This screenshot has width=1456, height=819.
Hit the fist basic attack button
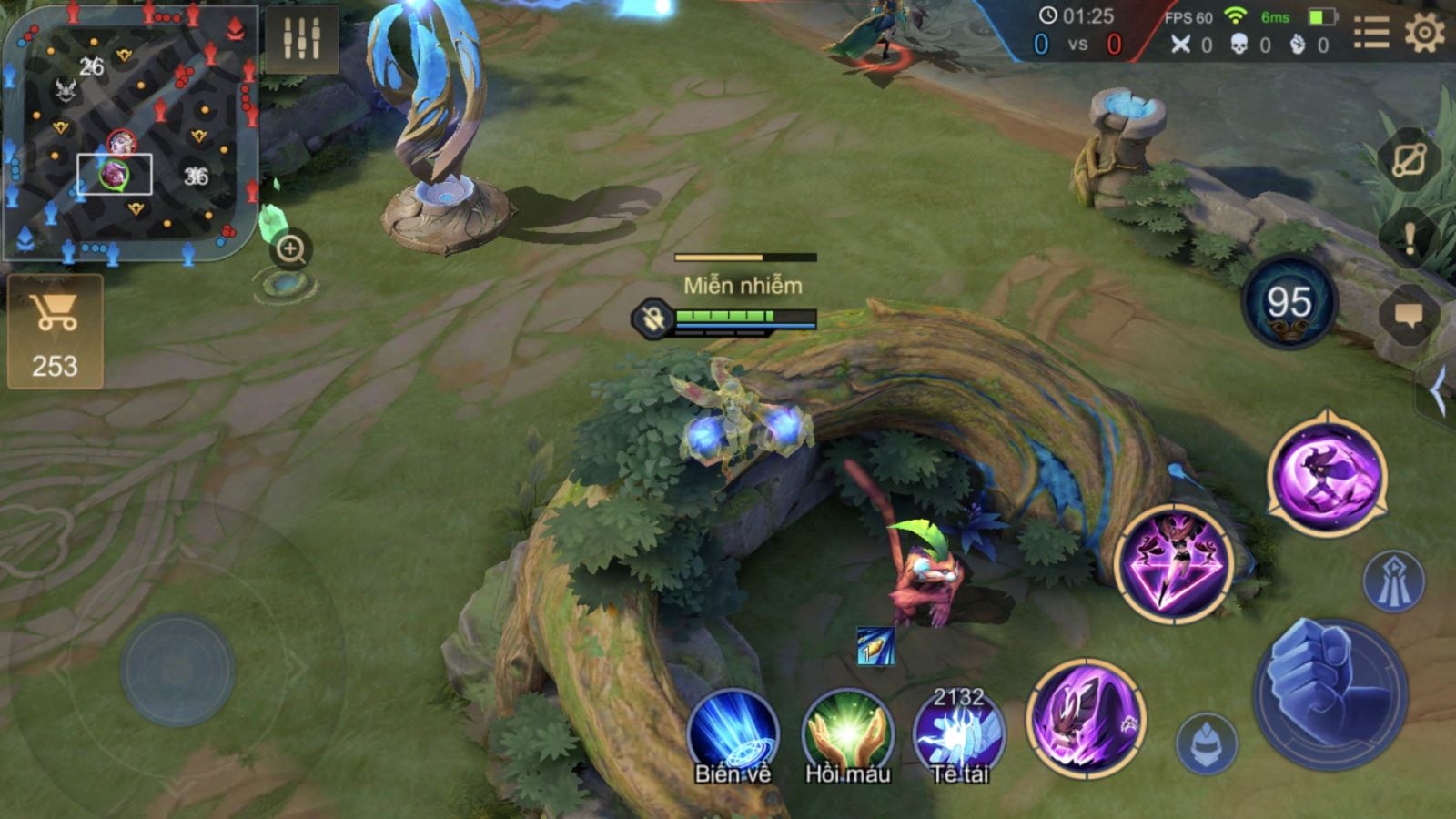coord(1330,693)
